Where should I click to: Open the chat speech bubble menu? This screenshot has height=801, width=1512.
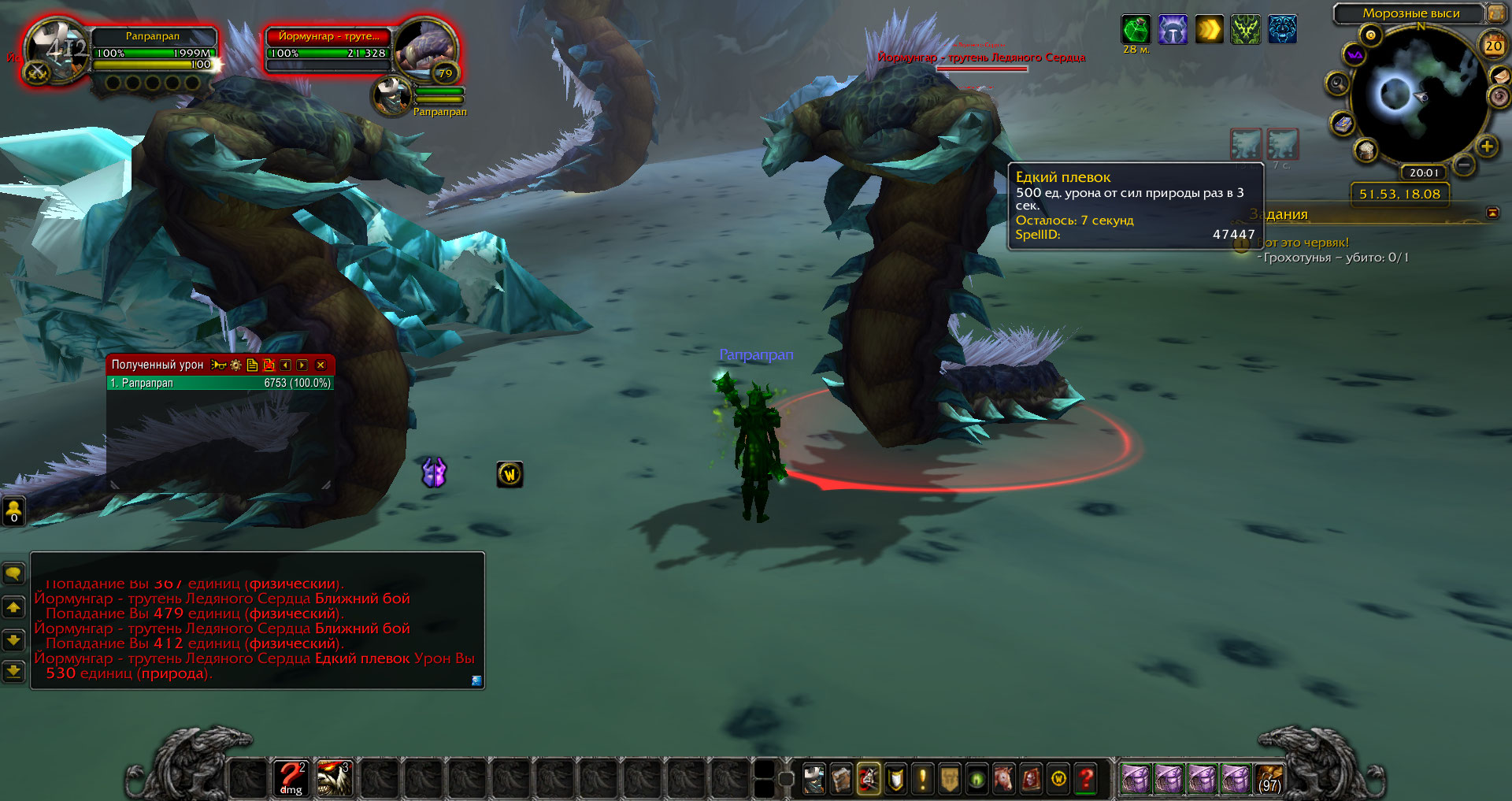point(13,573)
